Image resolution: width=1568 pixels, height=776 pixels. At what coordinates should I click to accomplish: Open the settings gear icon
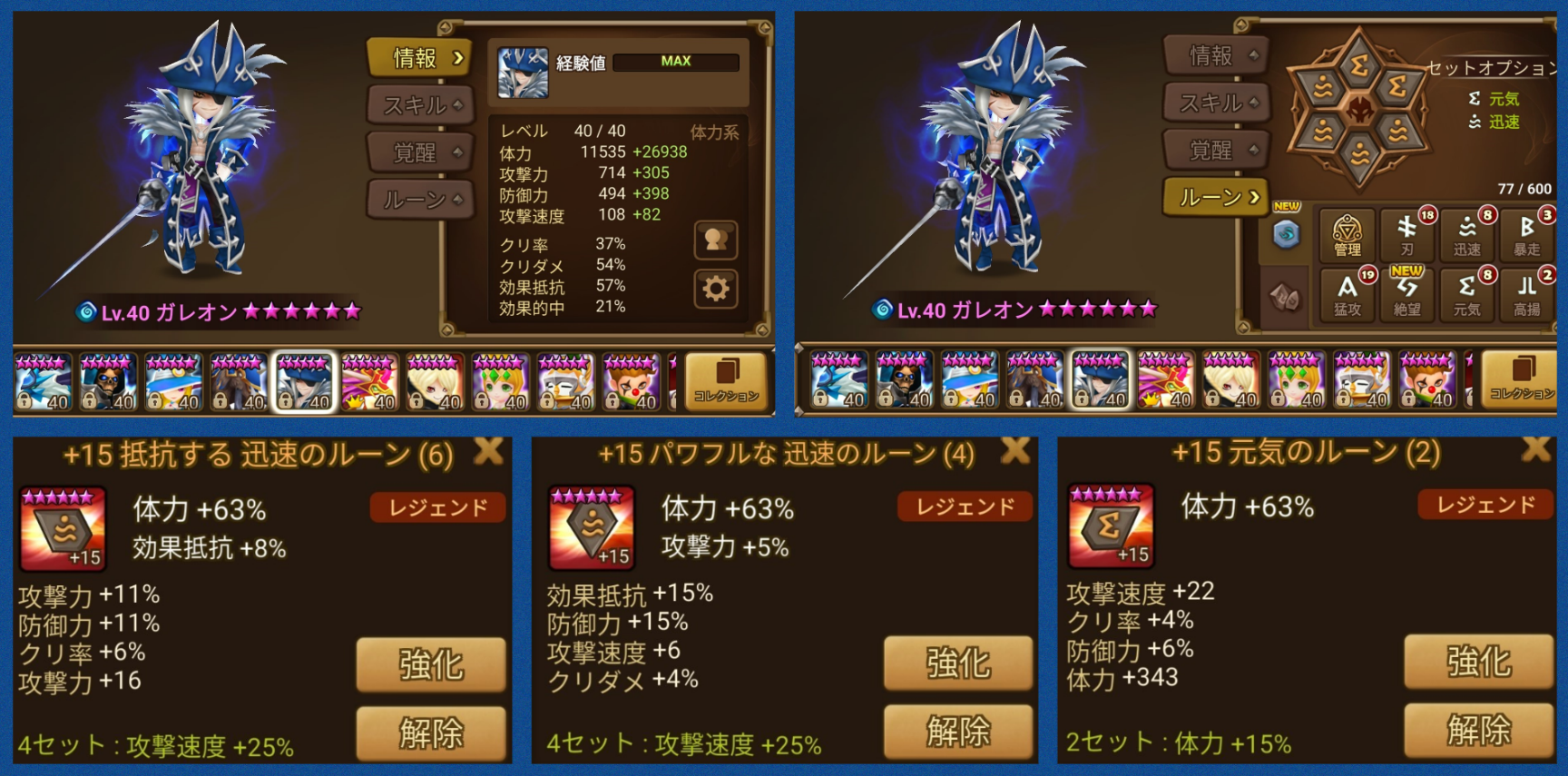pyautogui.click(x=716, y=286)
